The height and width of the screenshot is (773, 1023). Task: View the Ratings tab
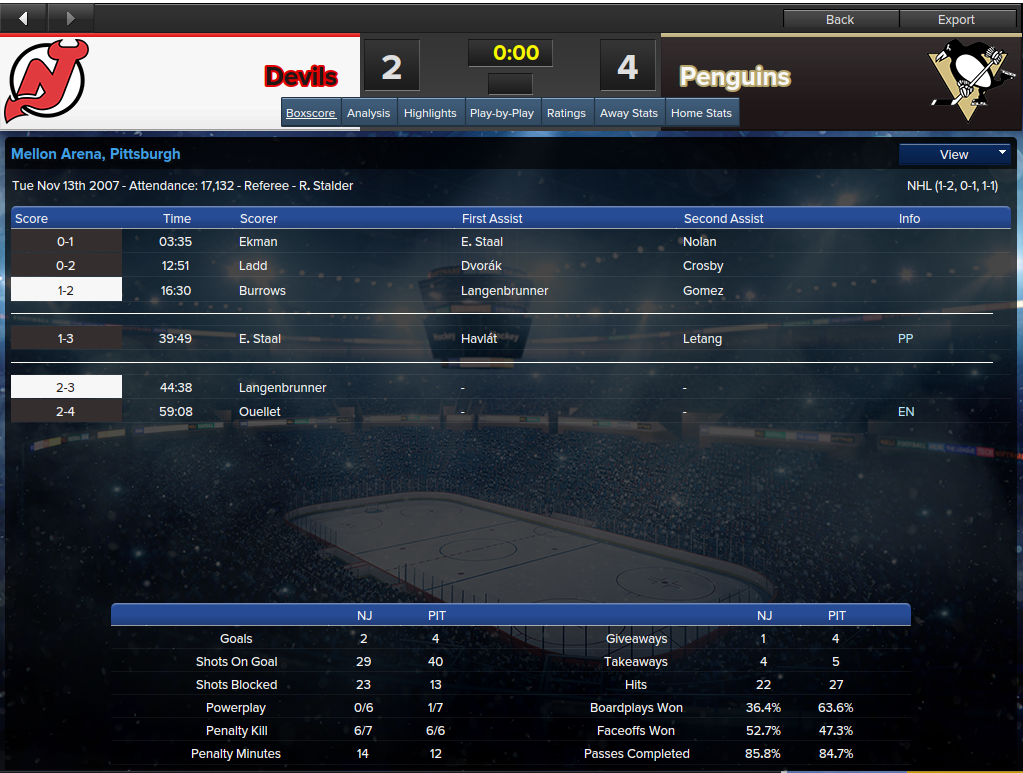[x=566, y=113]
